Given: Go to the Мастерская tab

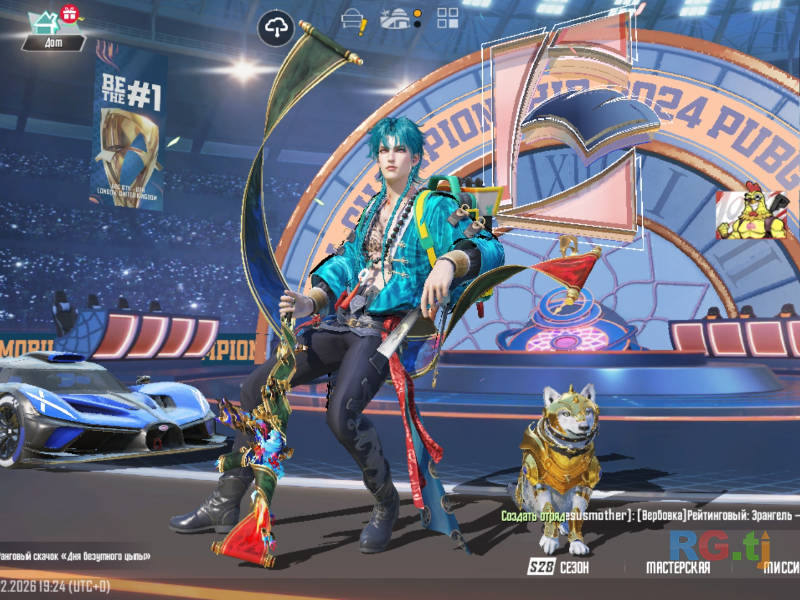Looking at the screenshot, I should tap(678, 568).
